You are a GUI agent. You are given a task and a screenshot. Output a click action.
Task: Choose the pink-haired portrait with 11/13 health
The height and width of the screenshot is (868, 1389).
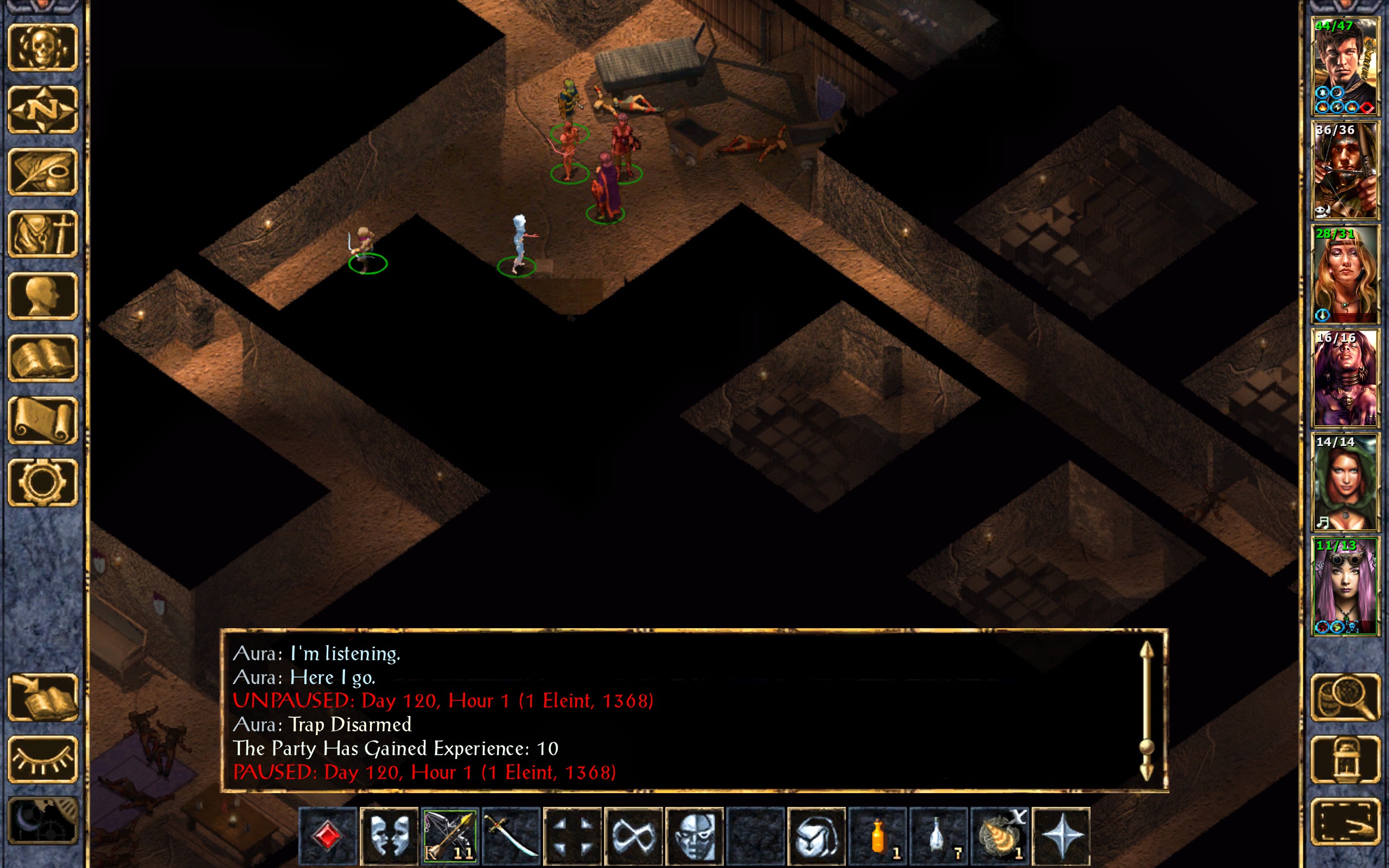pyautogui.click(x=1345, y=586)
